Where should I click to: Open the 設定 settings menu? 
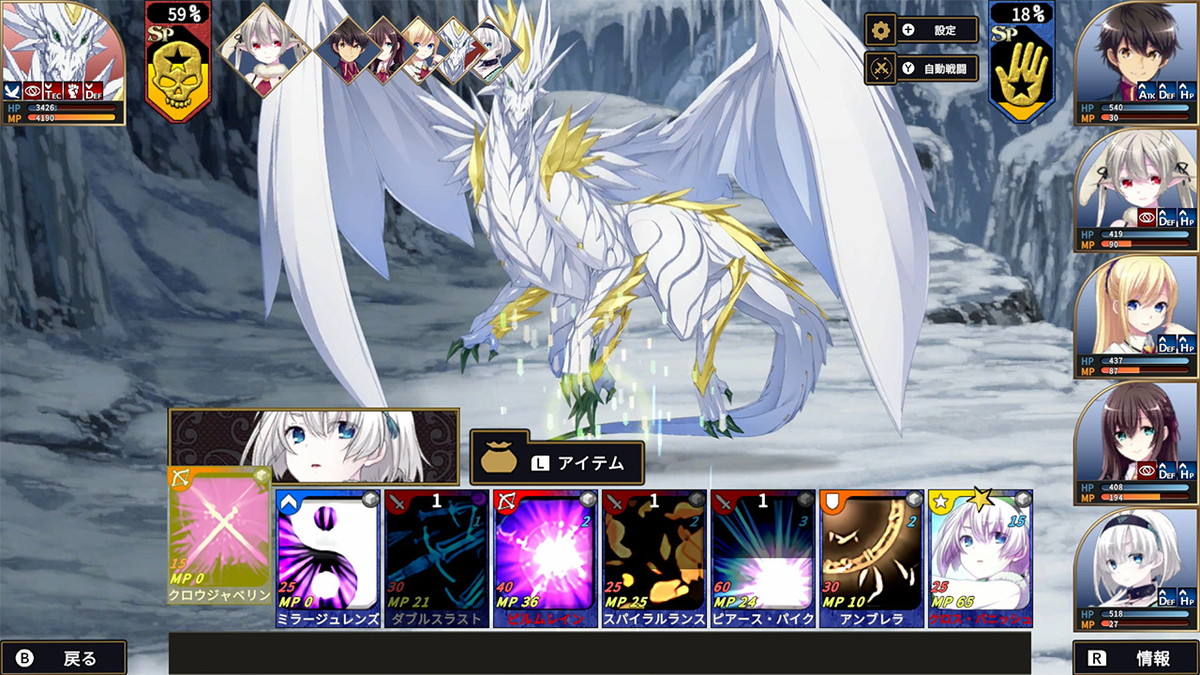[922, 30]
